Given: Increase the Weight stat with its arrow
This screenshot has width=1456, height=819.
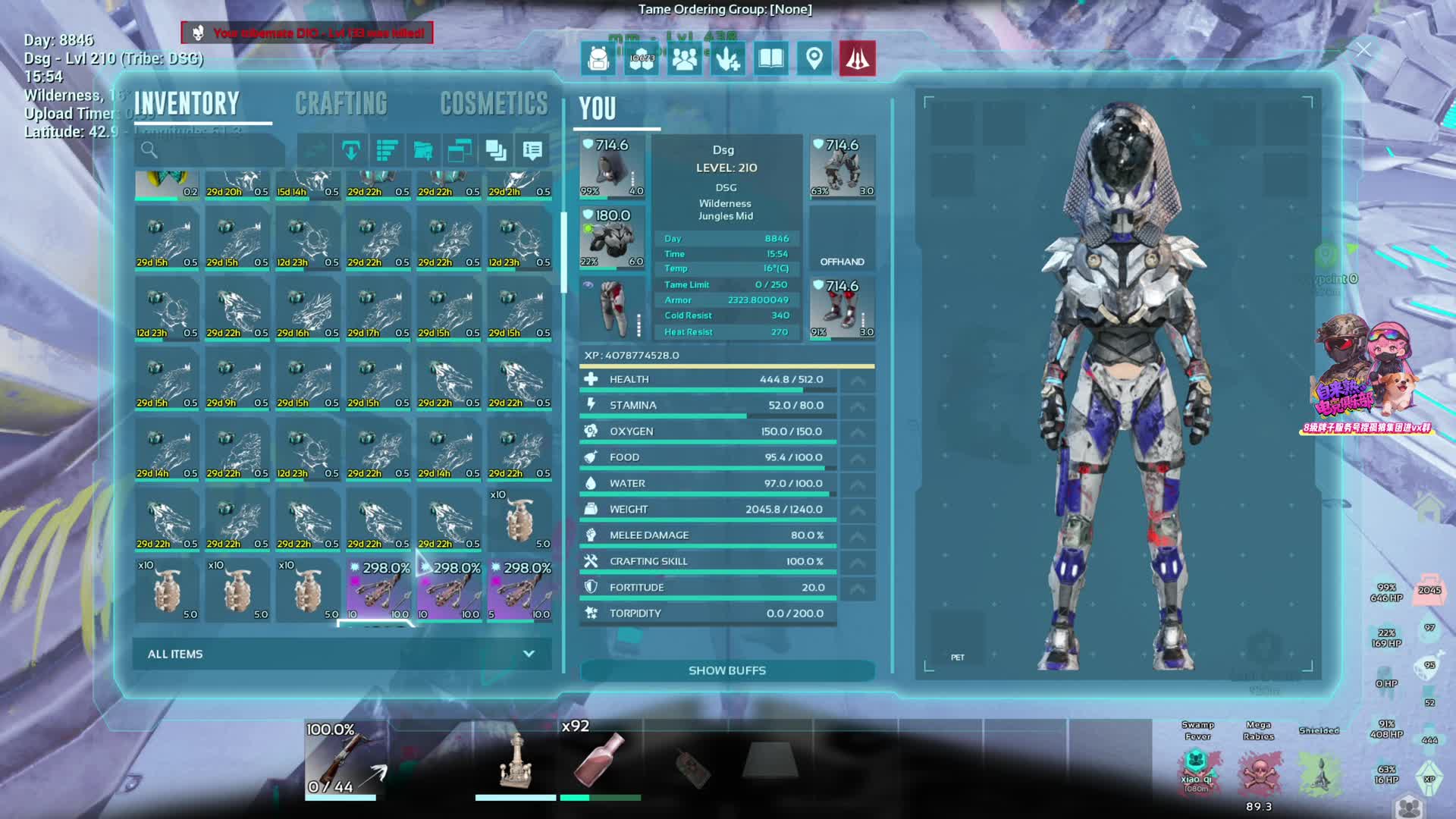Looking at the screenshot, I should coord(857,510).
